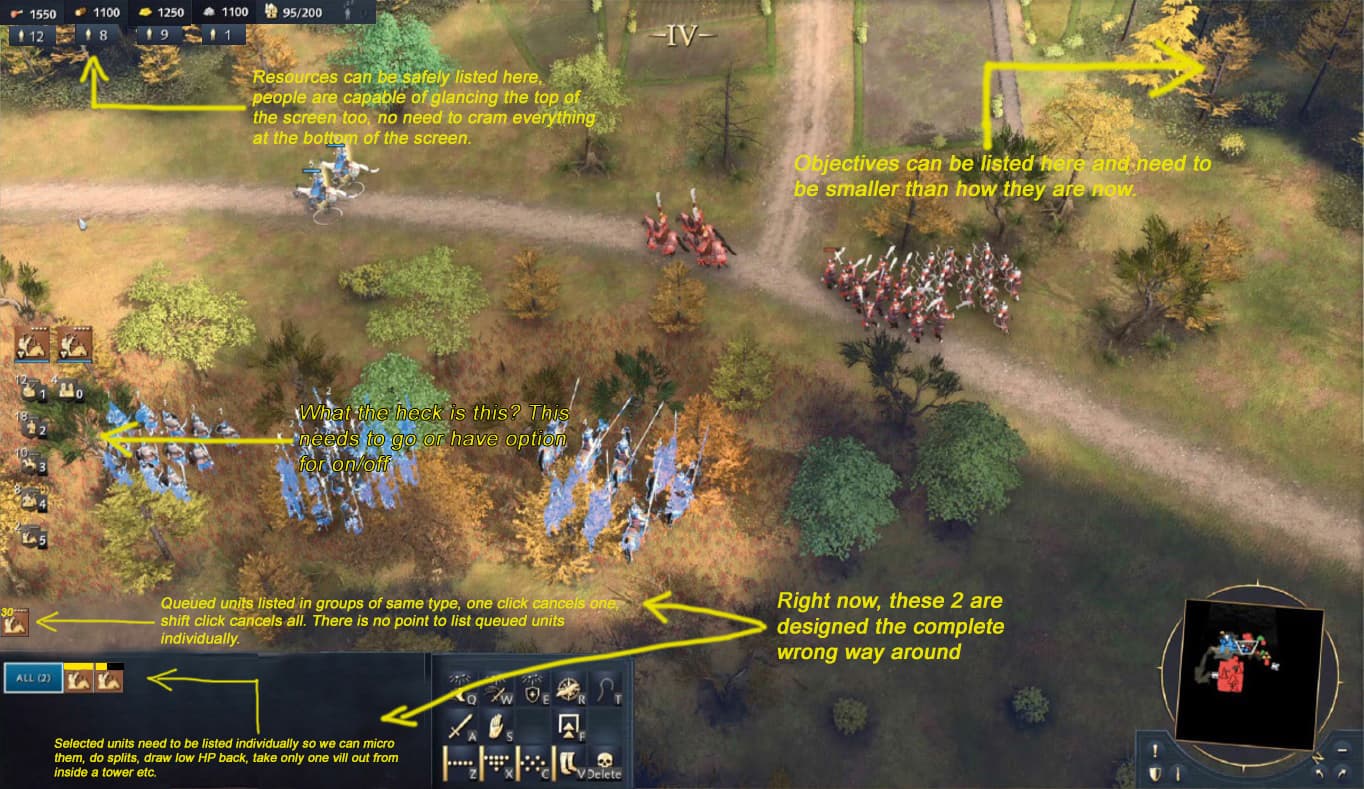1364x789 pixels.
Task: Select control group 3 cavalry icon
Action: pos(31,464)
